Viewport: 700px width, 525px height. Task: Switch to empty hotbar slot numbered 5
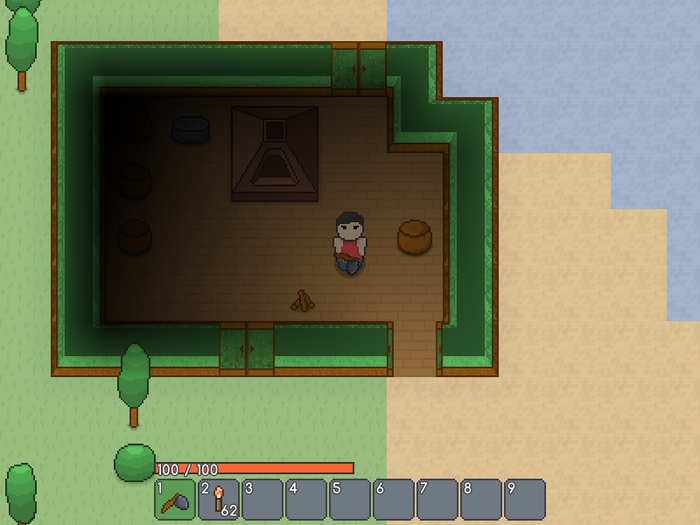pyautogui.click(x=350, y=499)
